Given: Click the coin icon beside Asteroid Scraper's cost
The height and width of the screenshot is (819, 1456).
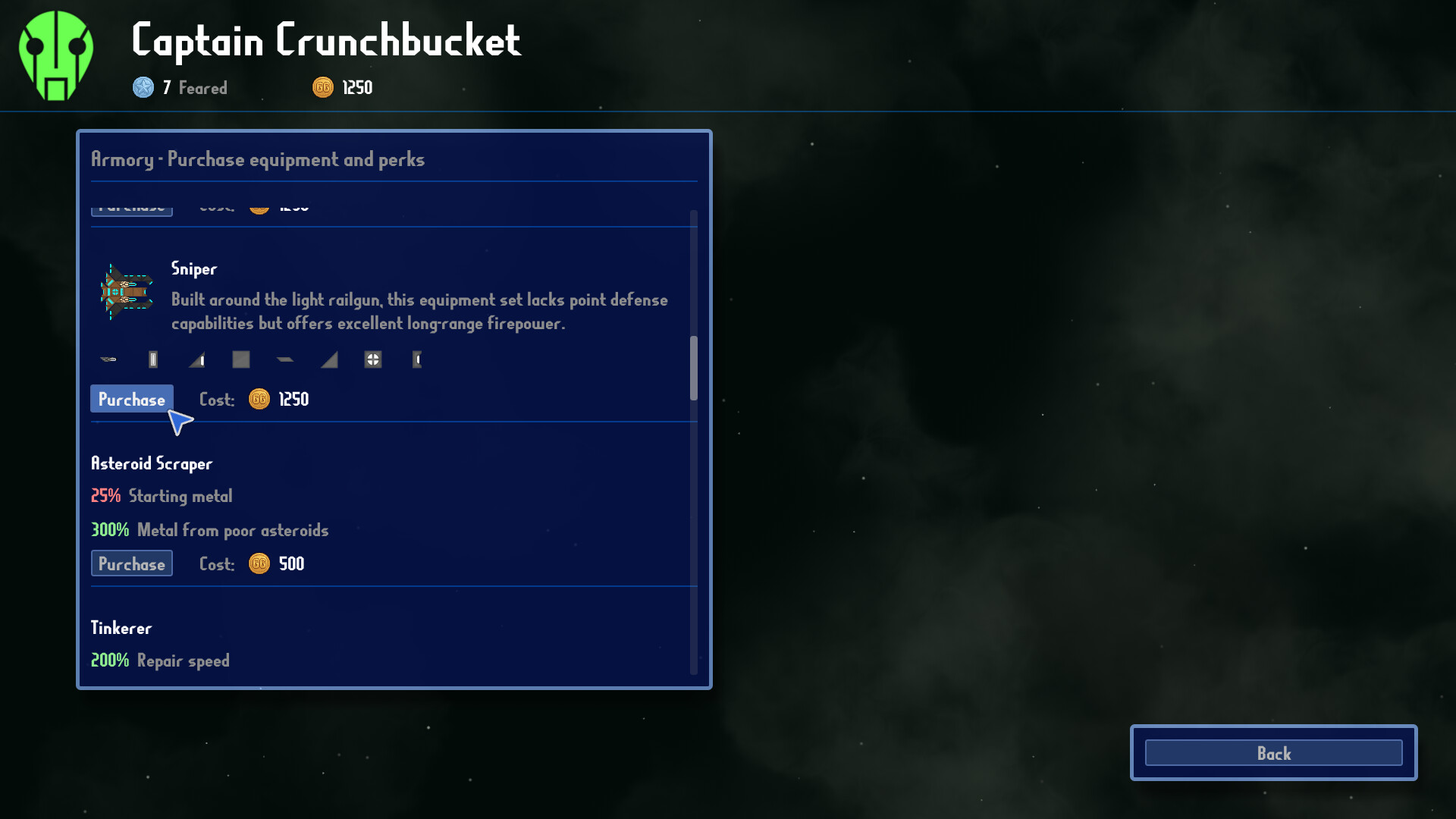Looking at the screenshot, I should click(x=259, y=563).
